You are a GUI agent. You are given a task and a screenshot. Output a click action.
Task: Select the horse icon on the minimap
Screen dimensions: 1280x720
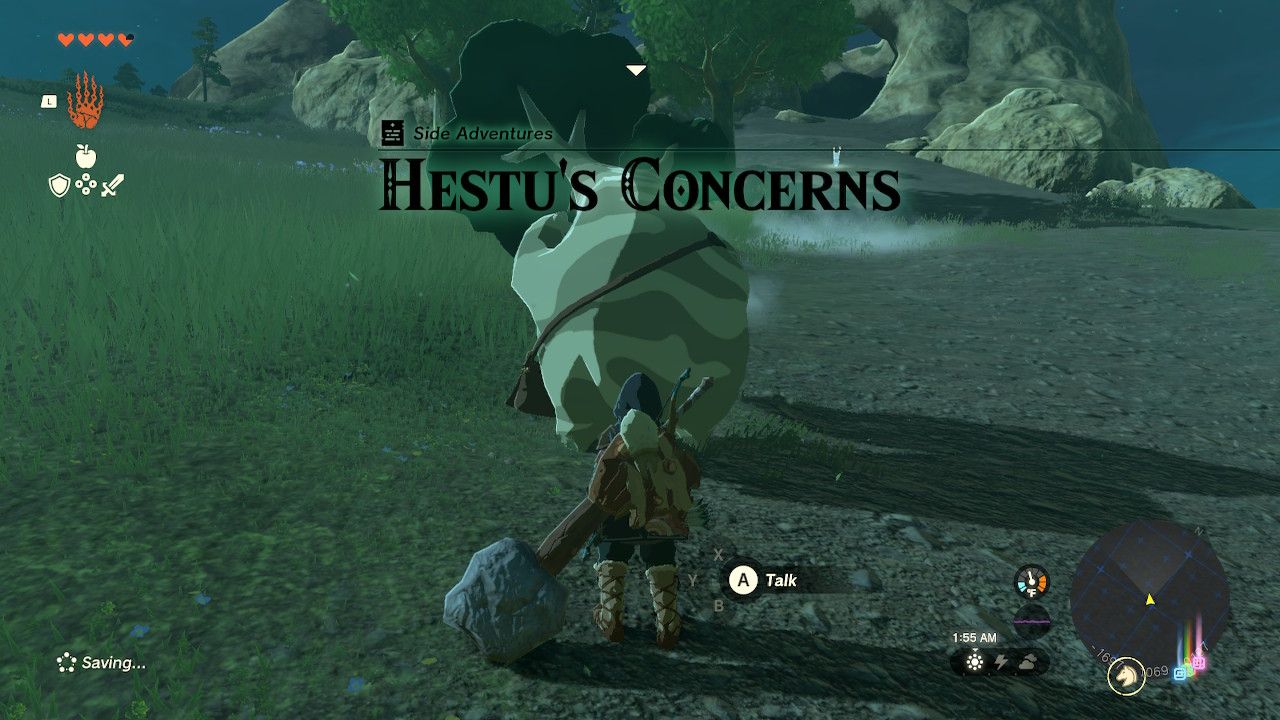click(1126, 676)
